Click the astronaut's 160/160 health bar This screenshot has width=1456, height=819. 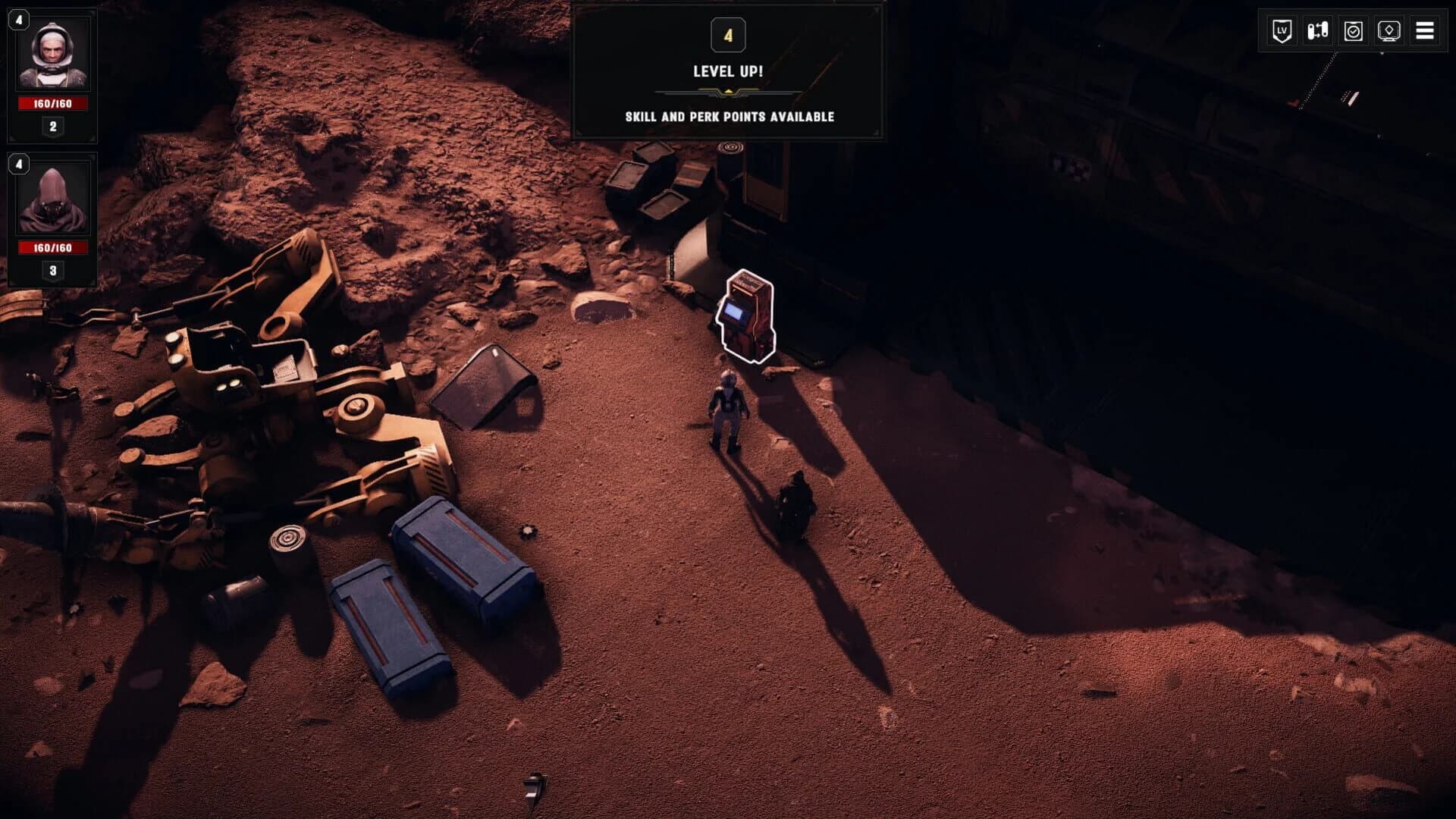click(52, 104)
